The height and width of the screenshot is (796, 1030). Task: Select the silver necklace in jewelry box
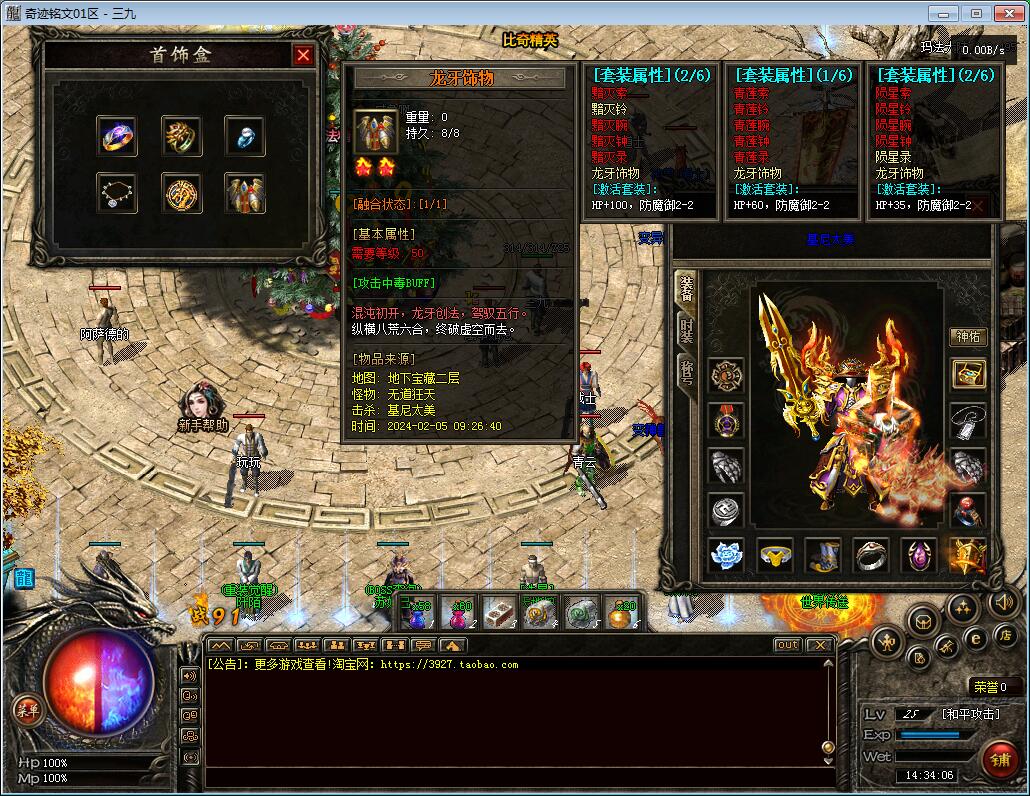pos(117,192)
